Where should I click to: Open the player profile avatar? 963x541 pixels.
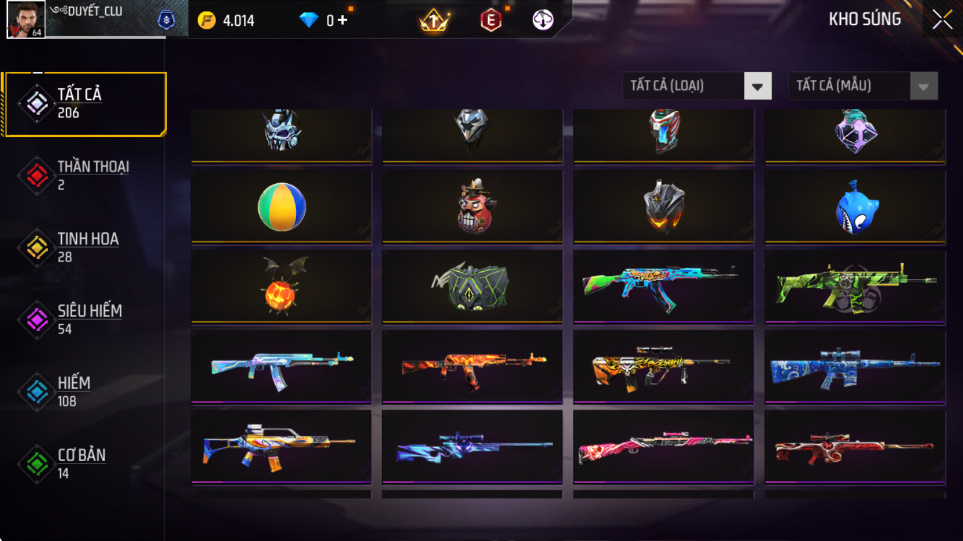(25, 19)
